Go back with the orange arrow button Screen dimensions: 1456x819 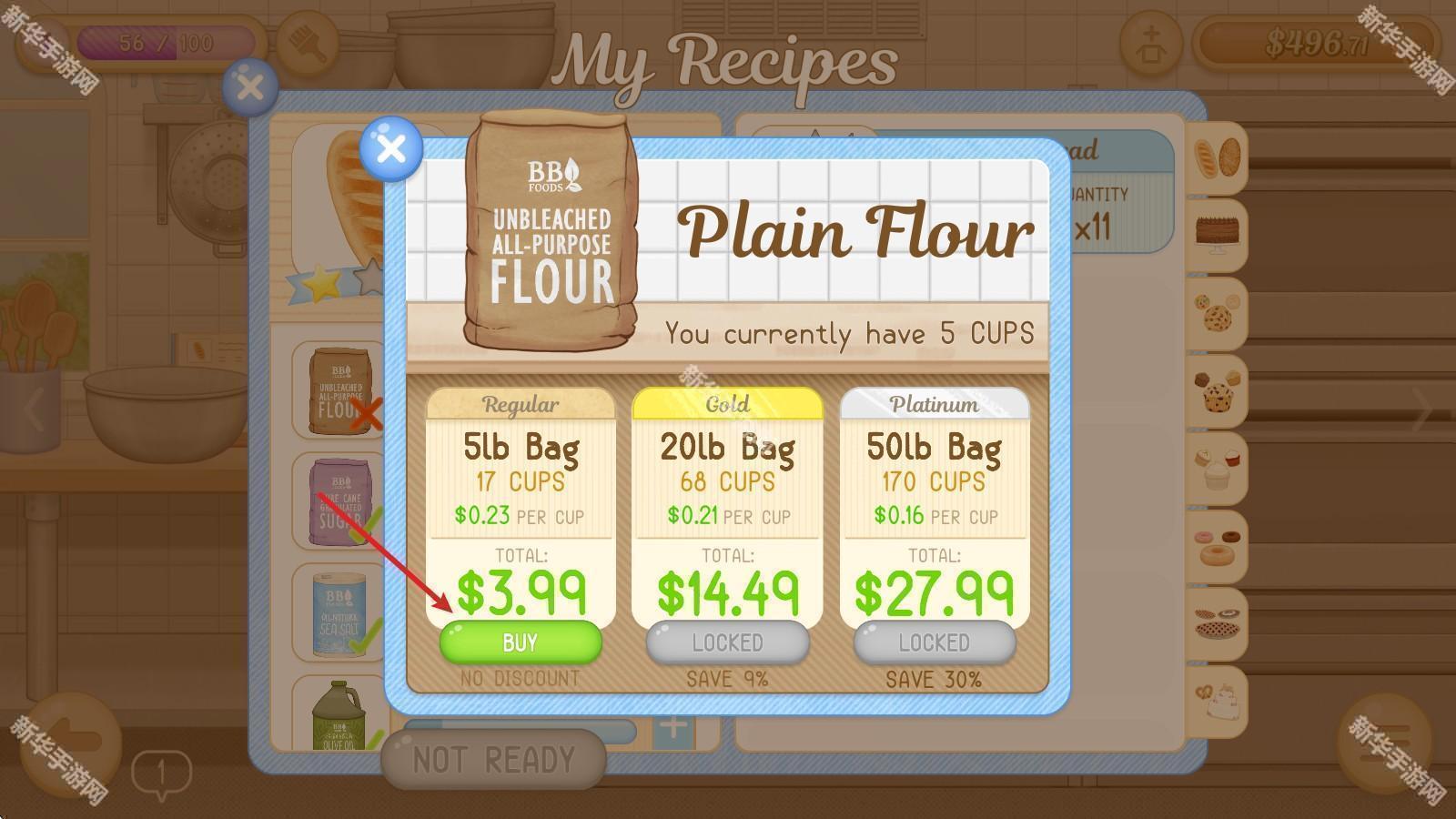tap(71, 743)
